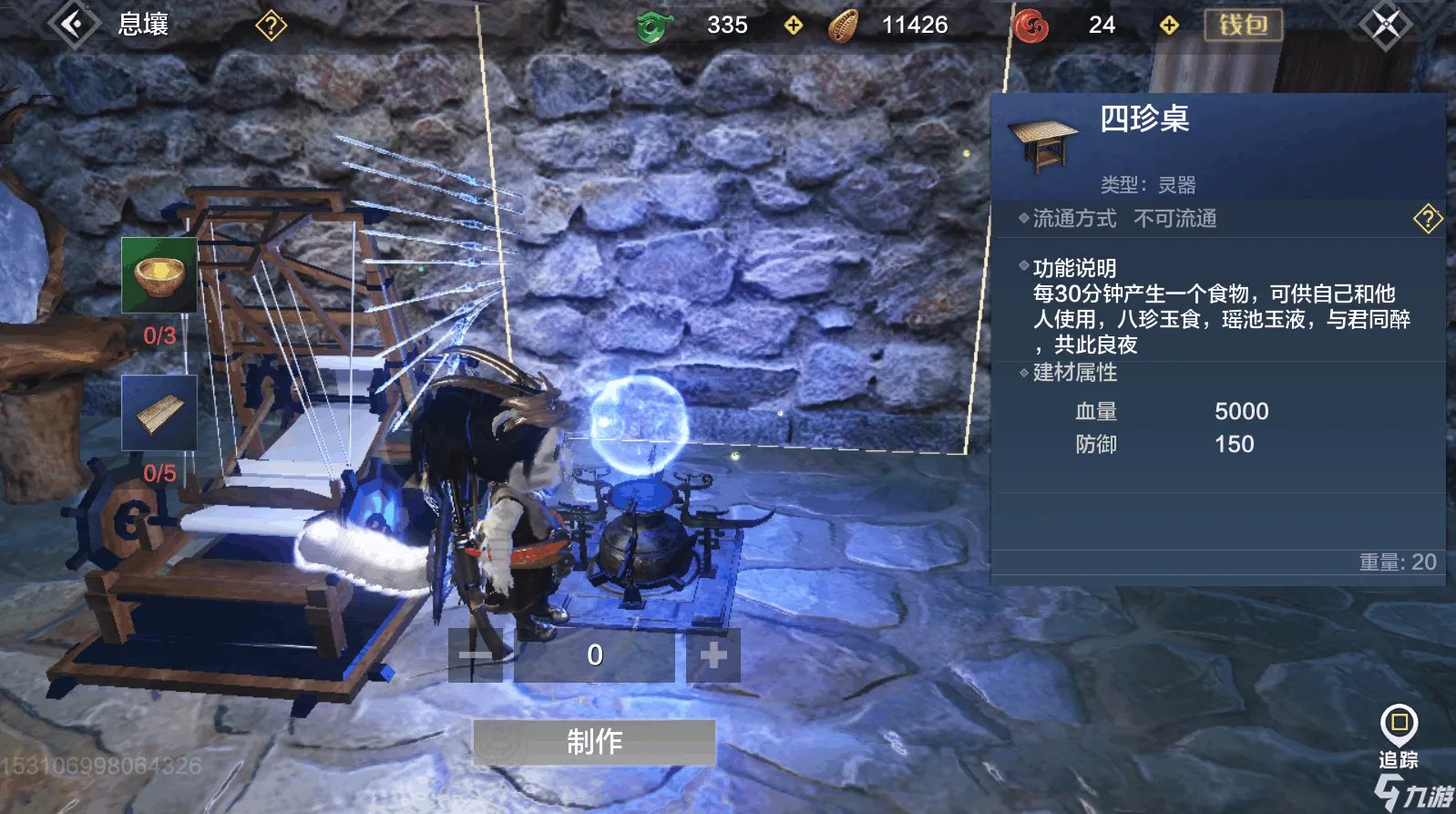Image resolution: width=1456 pixels, height=814 pixels.
Task: View the 四珍桌 item thumbnail
Action: (x=1043, y=146)
